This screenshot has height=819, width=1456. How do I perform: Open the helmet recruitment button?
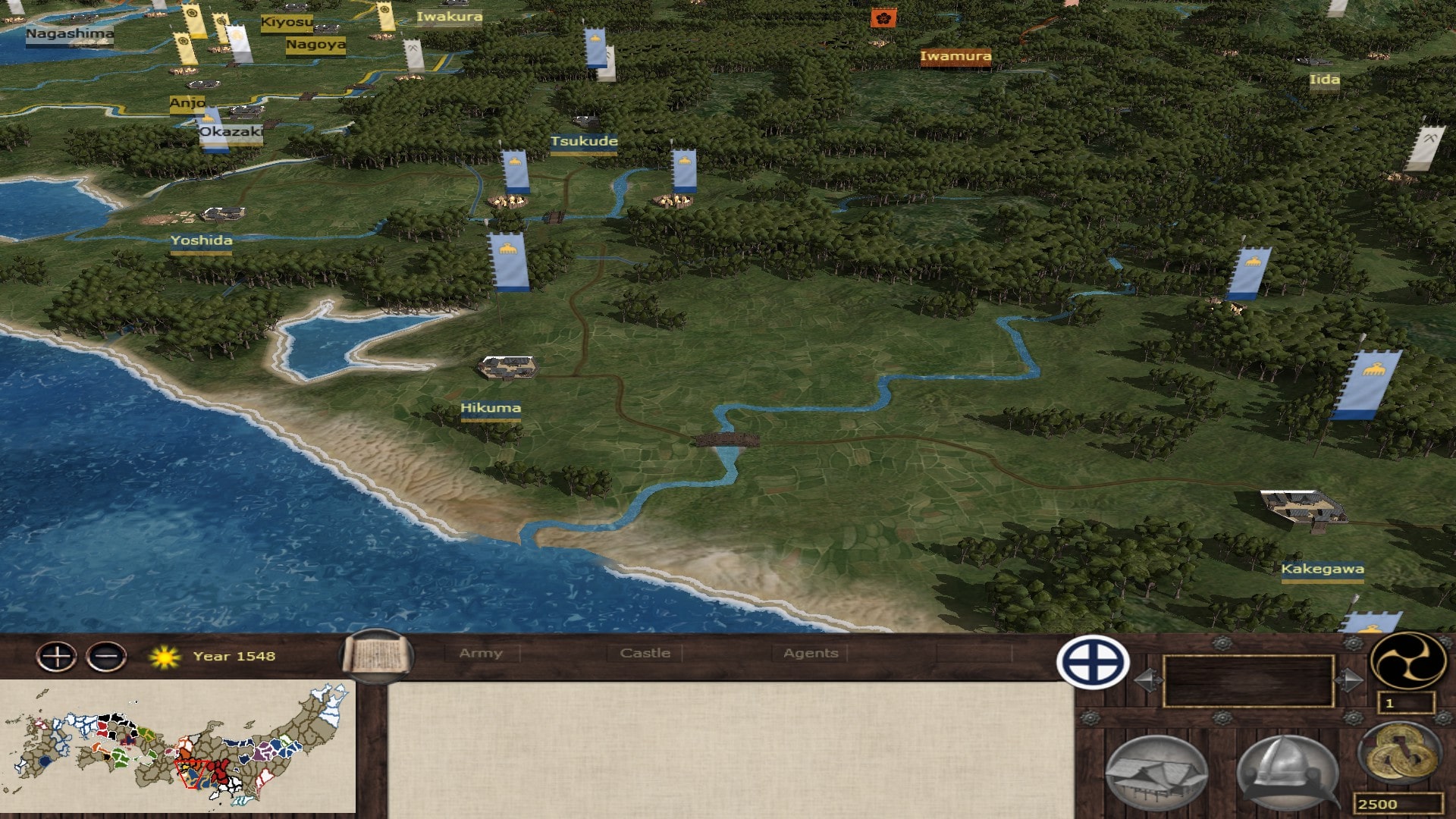(1287, 772)
